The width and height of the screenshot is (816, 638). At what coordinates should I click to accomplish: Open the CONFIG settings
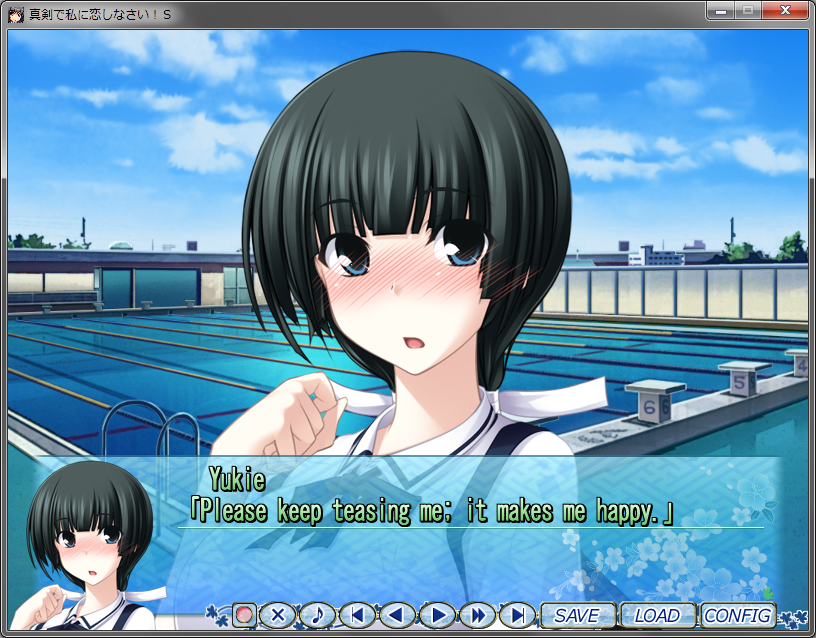pos(738,615)
